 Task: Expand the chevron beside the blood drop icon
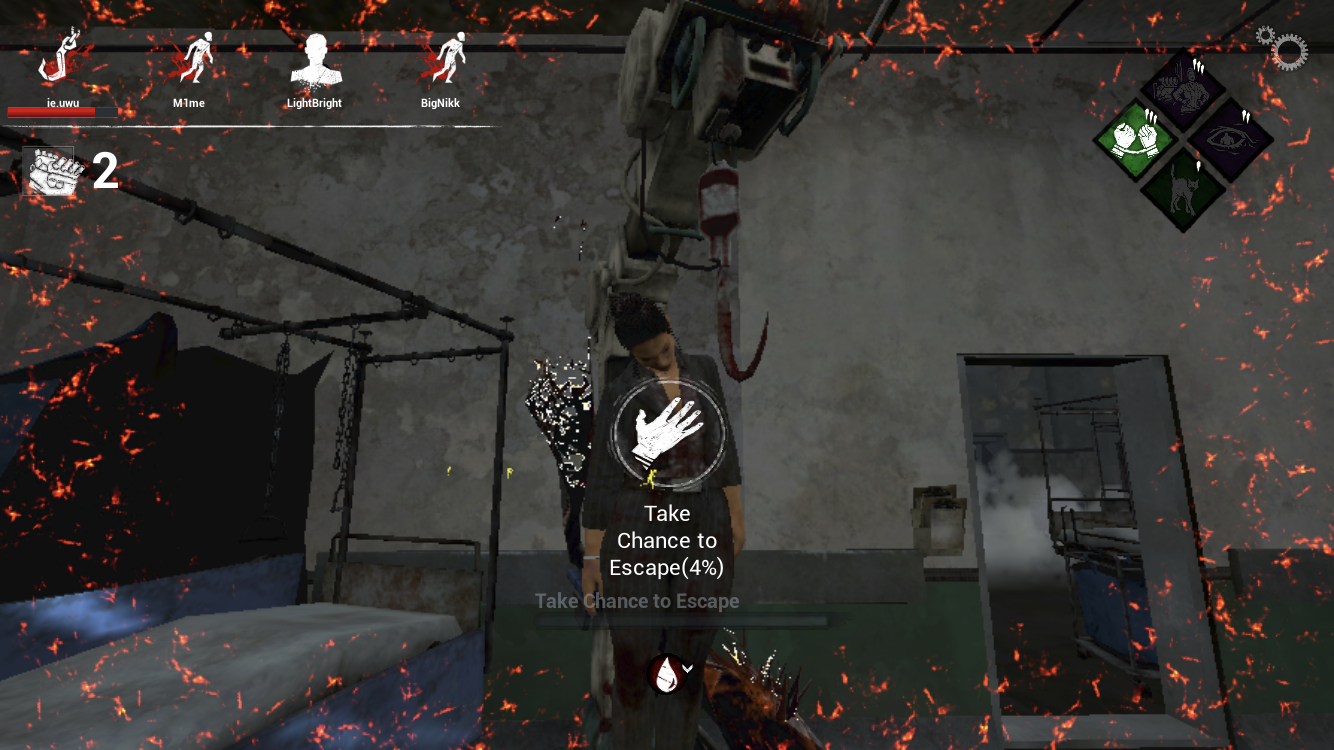[x=686, y=668]
